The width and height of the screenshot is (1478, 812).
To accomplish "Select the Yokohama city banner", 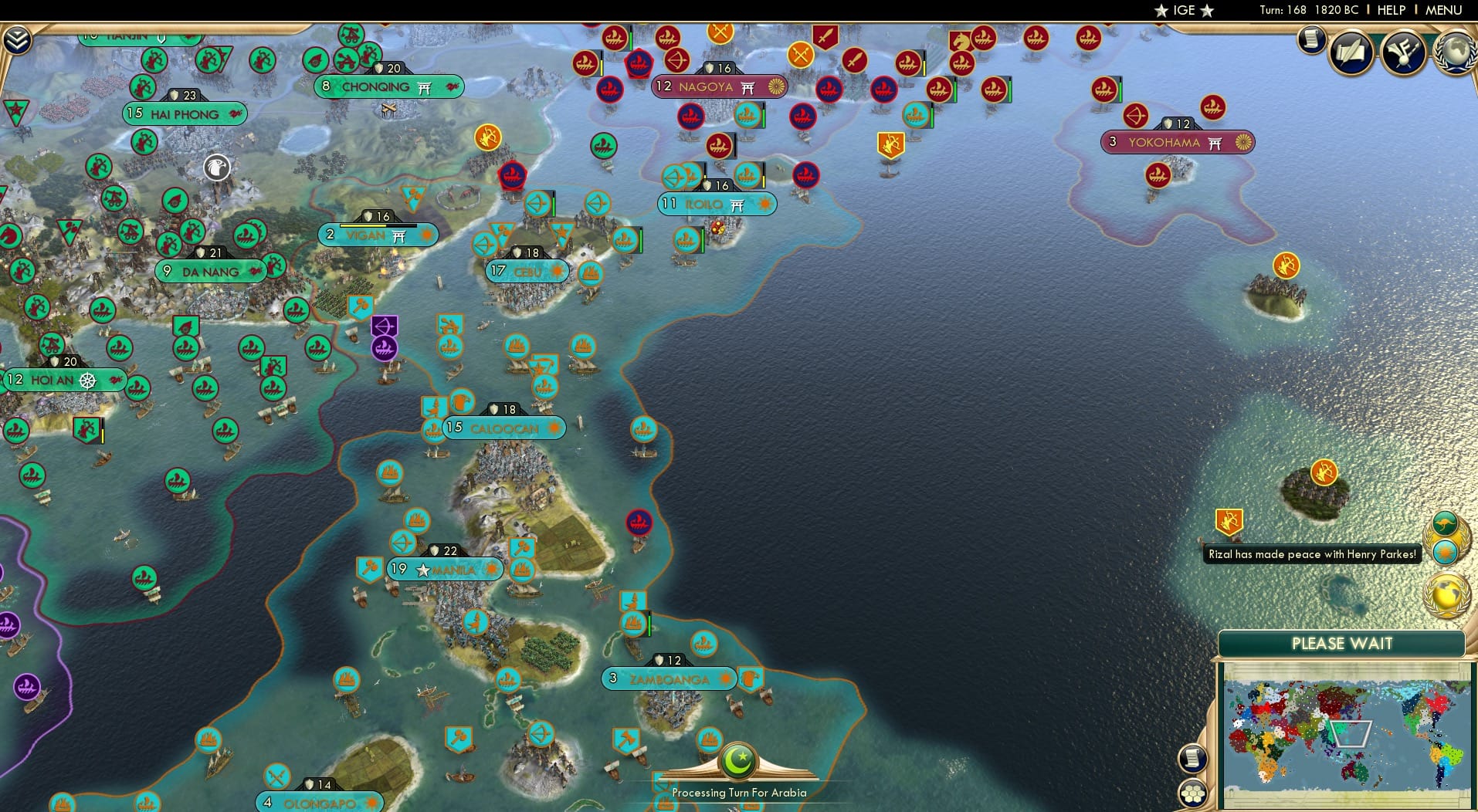I will [1178, 142].
